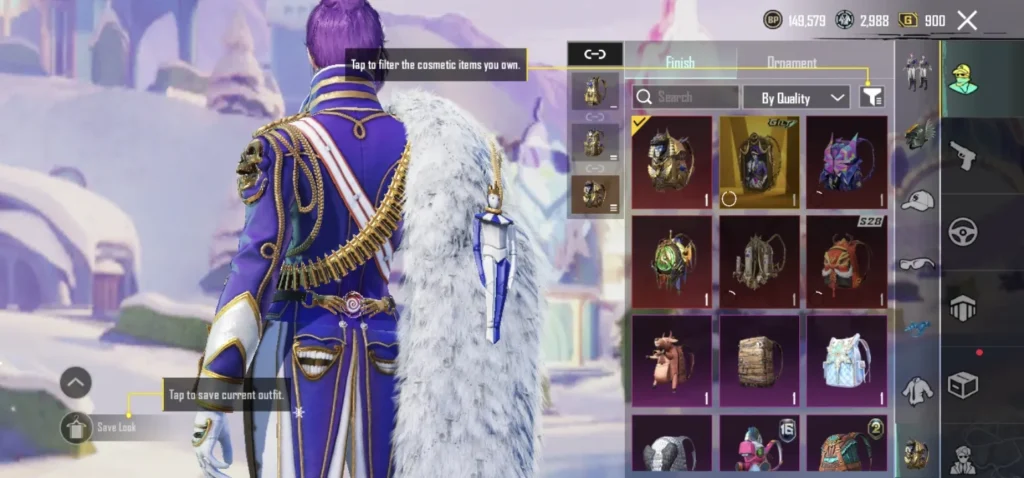Select the green and gold round backpack

pyautogui.click(x=671, y=260)
